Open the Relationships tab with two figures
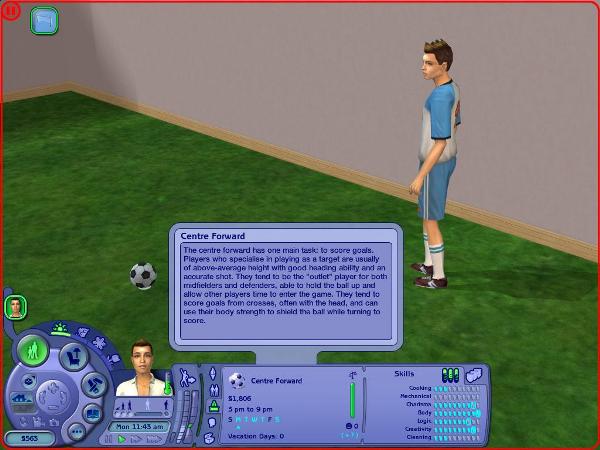The width and height of the screenshot is (600, 450). pyautogui.click(x=212, y=391)
